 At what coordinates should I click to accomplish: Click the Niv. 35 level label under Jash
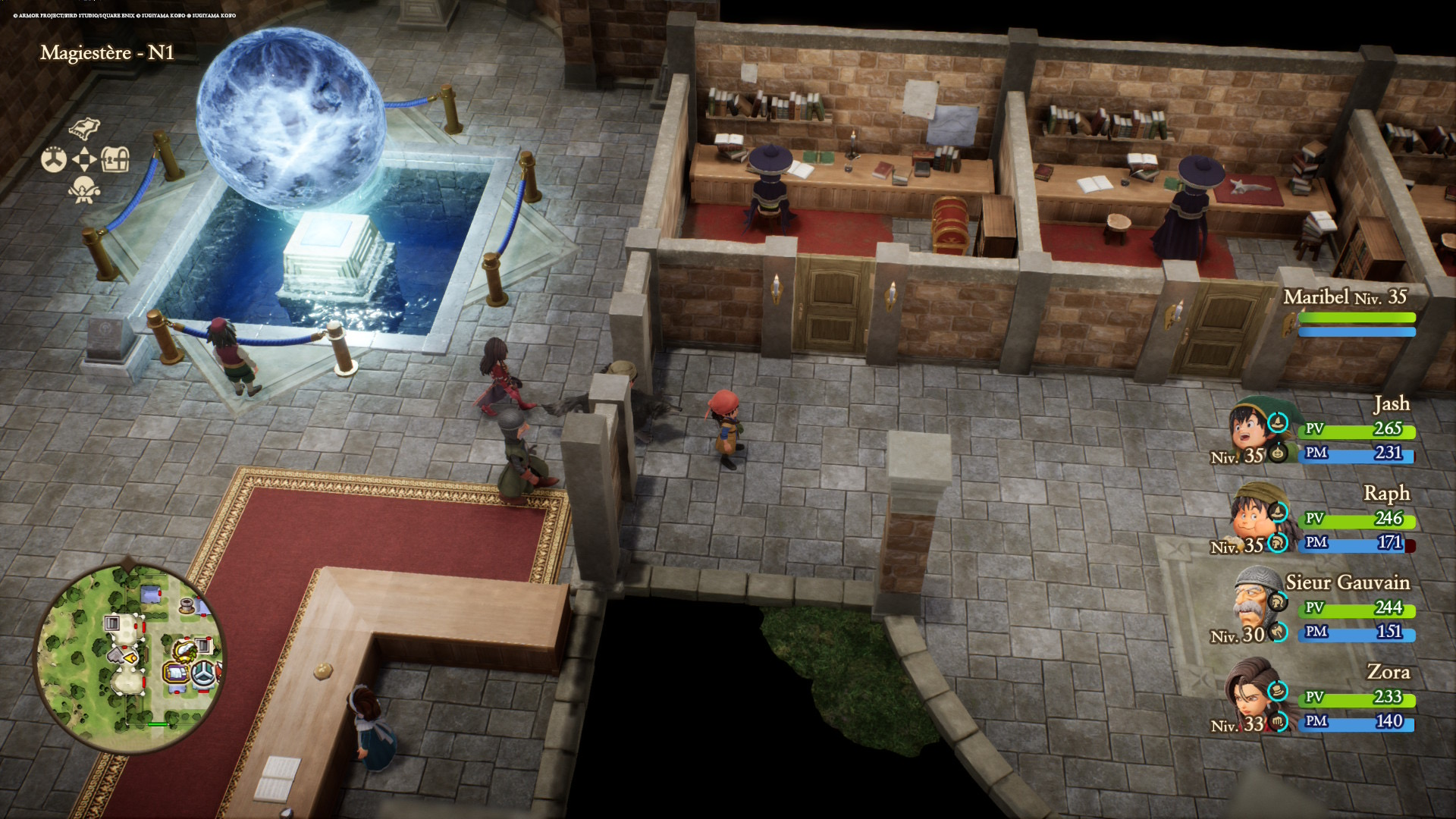tap(1237, 456)
